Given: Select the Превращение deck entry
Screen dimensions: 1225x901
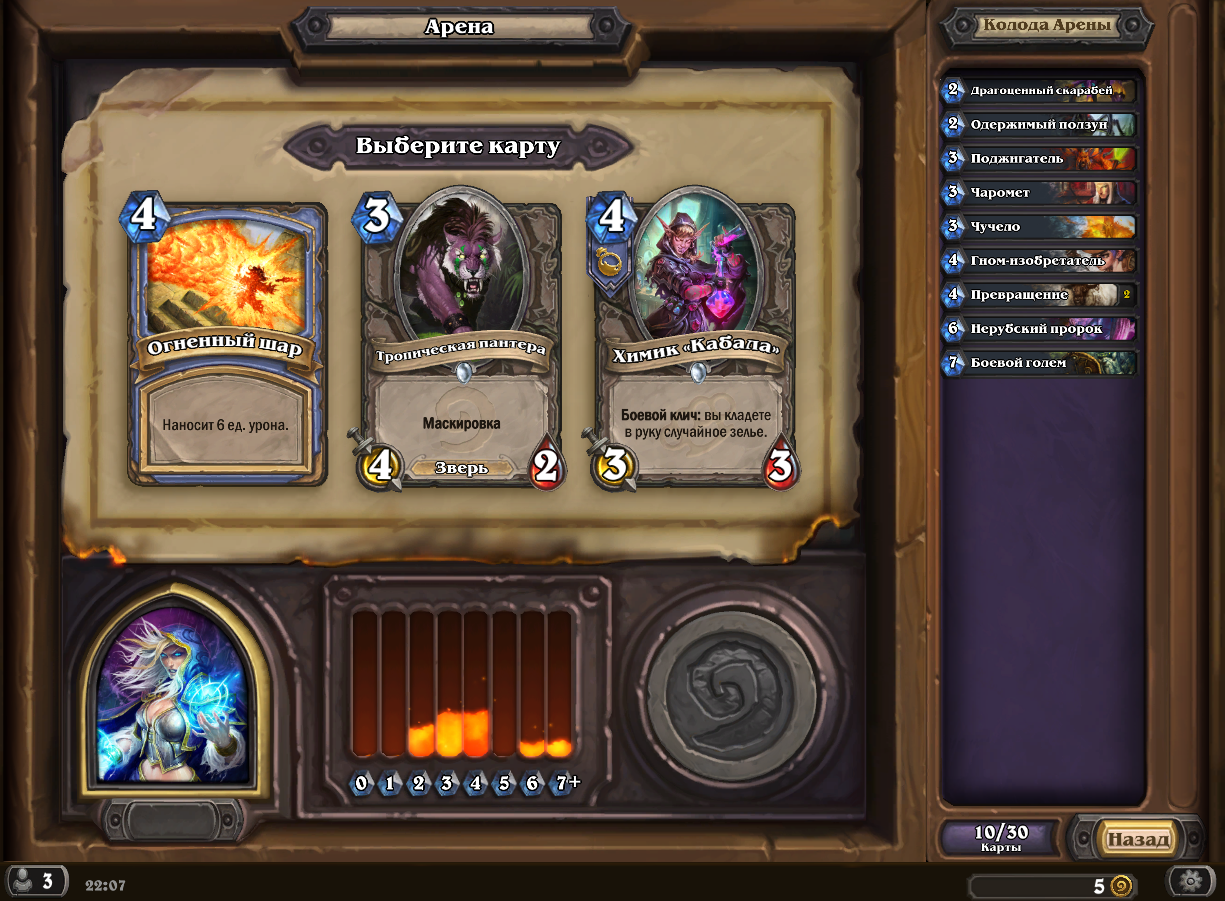Looking at the screenshot, I should point(1040,295).
